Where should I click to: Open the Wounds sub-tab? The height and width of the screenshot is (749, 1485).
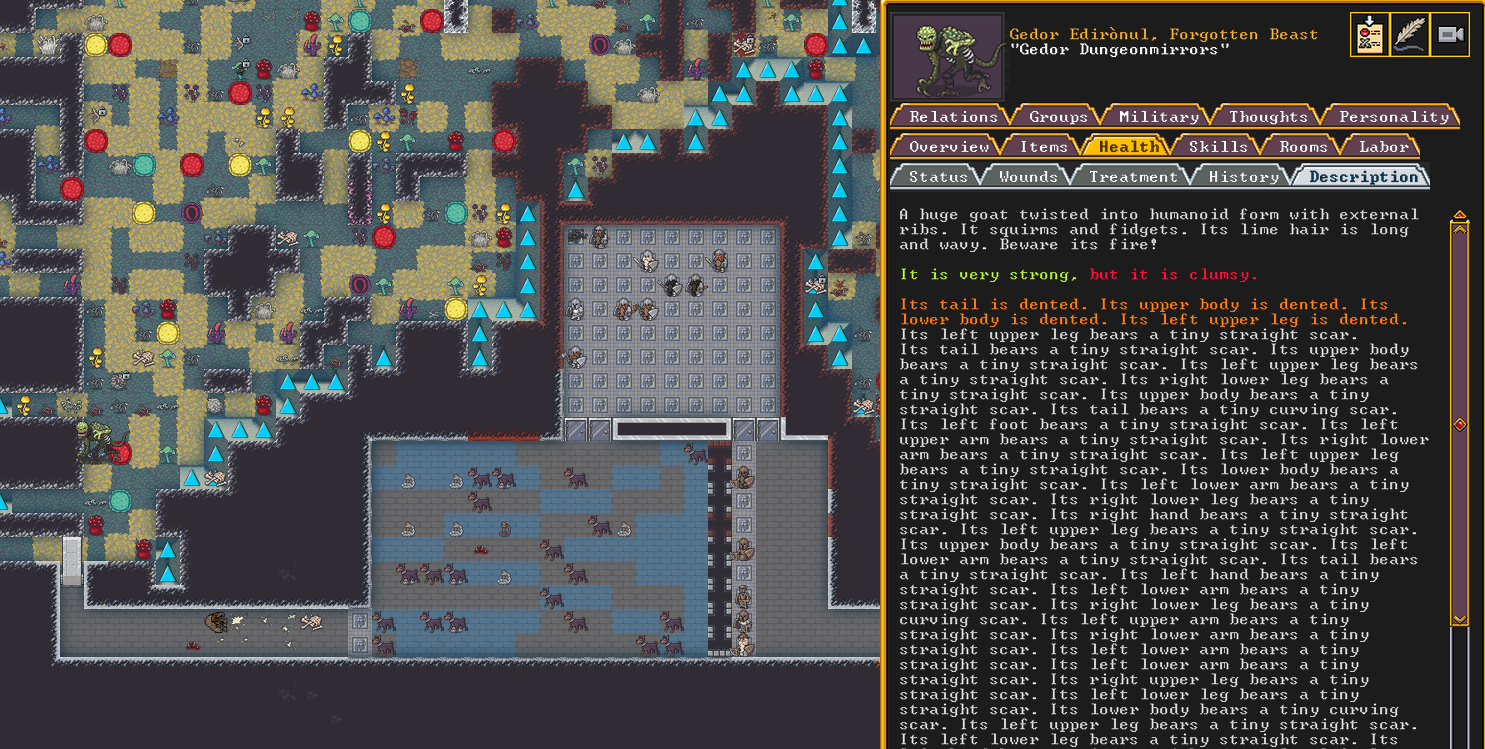point(1028,177)
